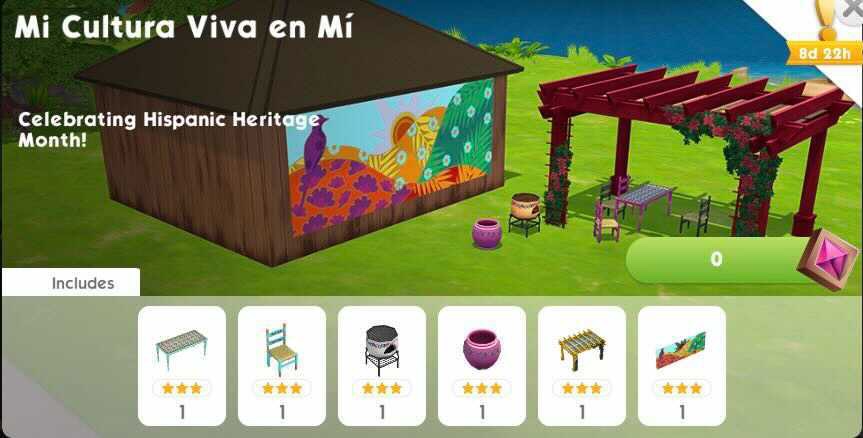Choose the teal wooden chair item tile
Viewport: 863px width, 438px height.
pos(281,365)
